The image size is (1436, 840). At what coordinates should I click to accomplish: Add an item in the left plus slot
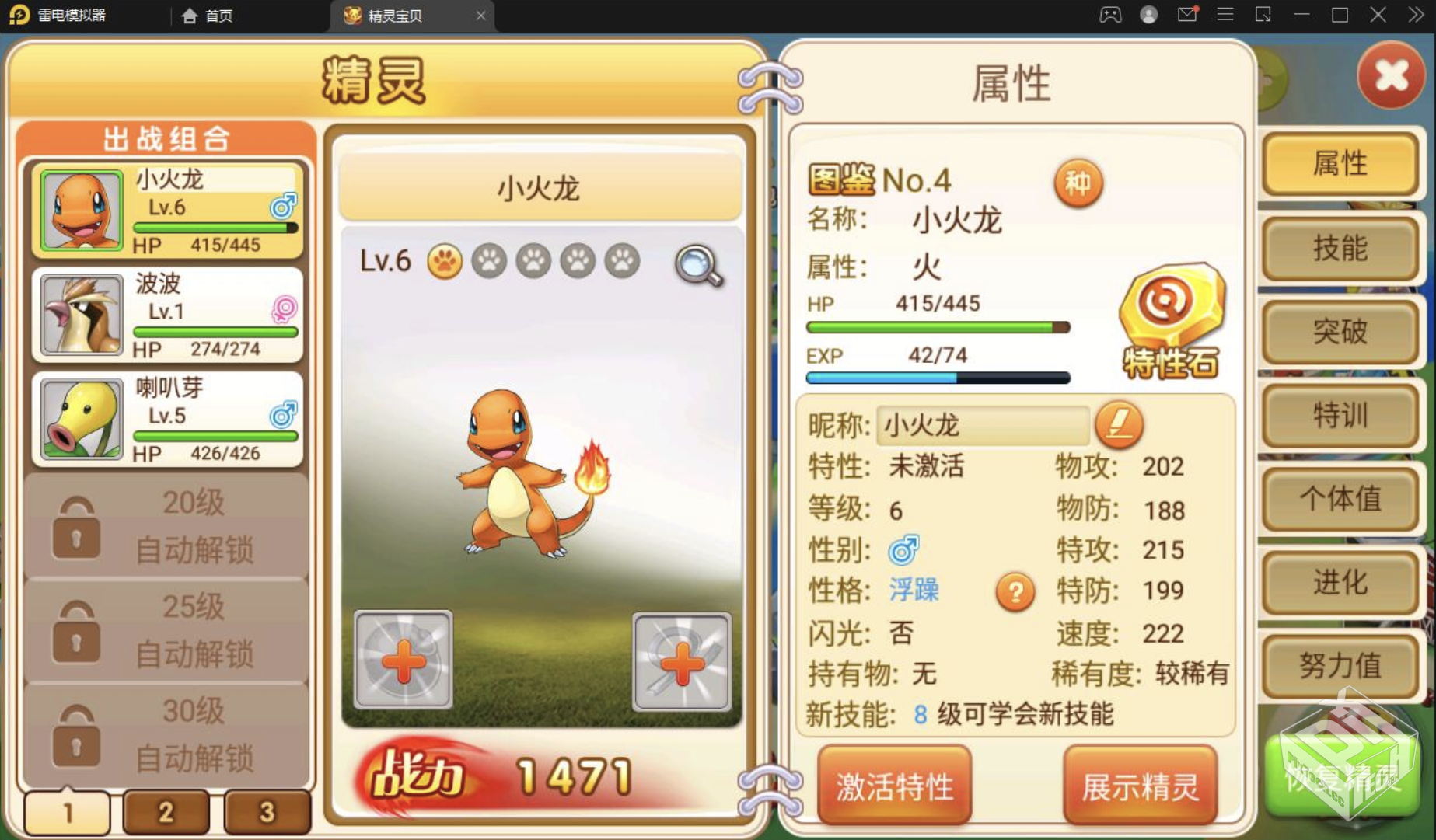403,662
